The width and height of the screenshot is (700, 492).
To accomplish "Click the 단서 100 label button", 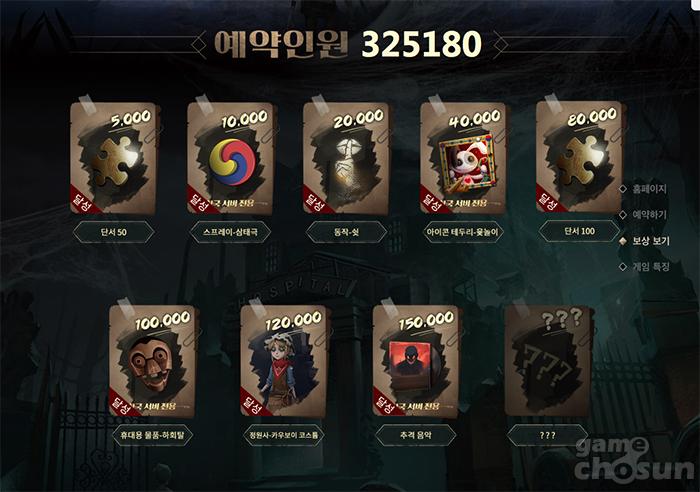I will coord(579,232).
